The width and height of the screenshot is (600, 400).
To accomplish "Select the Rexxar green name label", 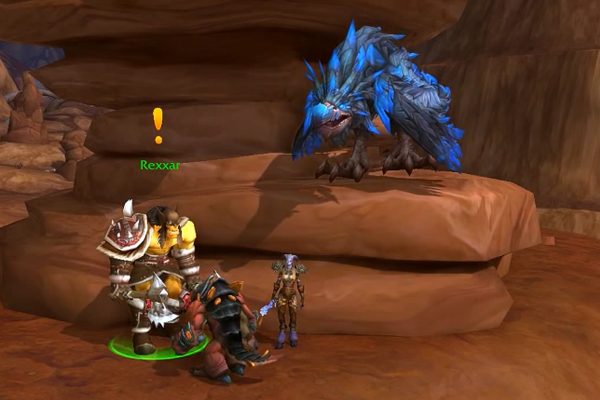I will point(160,165).
